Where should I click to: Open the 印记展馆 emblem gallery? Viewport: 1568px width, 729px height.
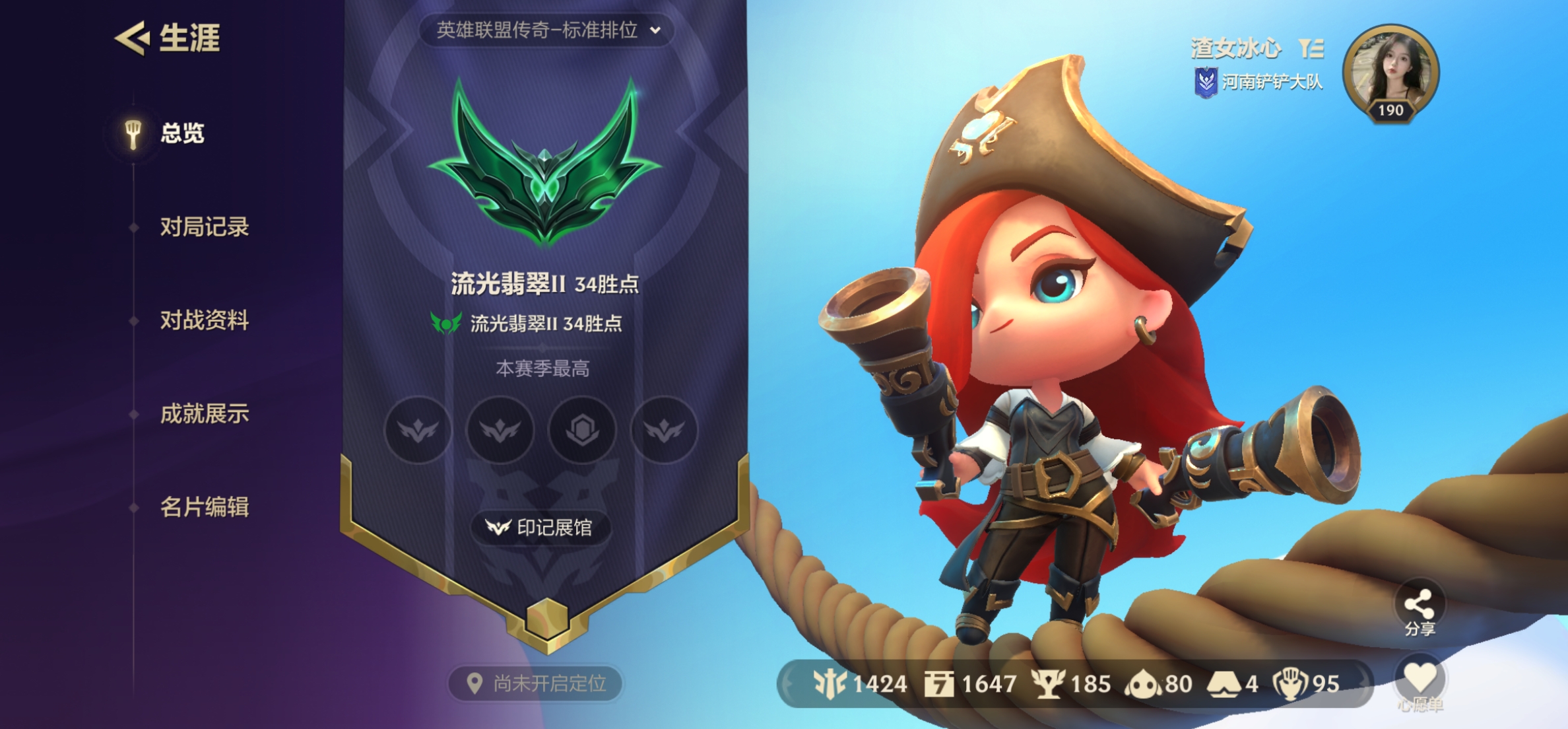pyautogui.click(x=540, y=528)
